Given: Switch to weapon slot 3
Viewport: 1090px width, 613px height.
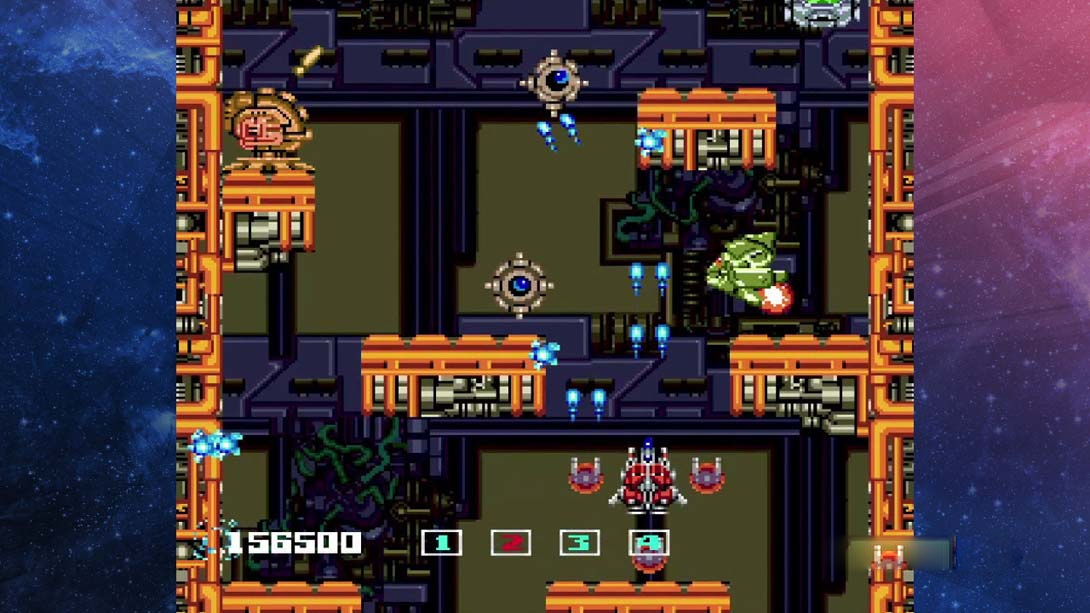Looking at the screenshot, I should [x=579, y=543].
